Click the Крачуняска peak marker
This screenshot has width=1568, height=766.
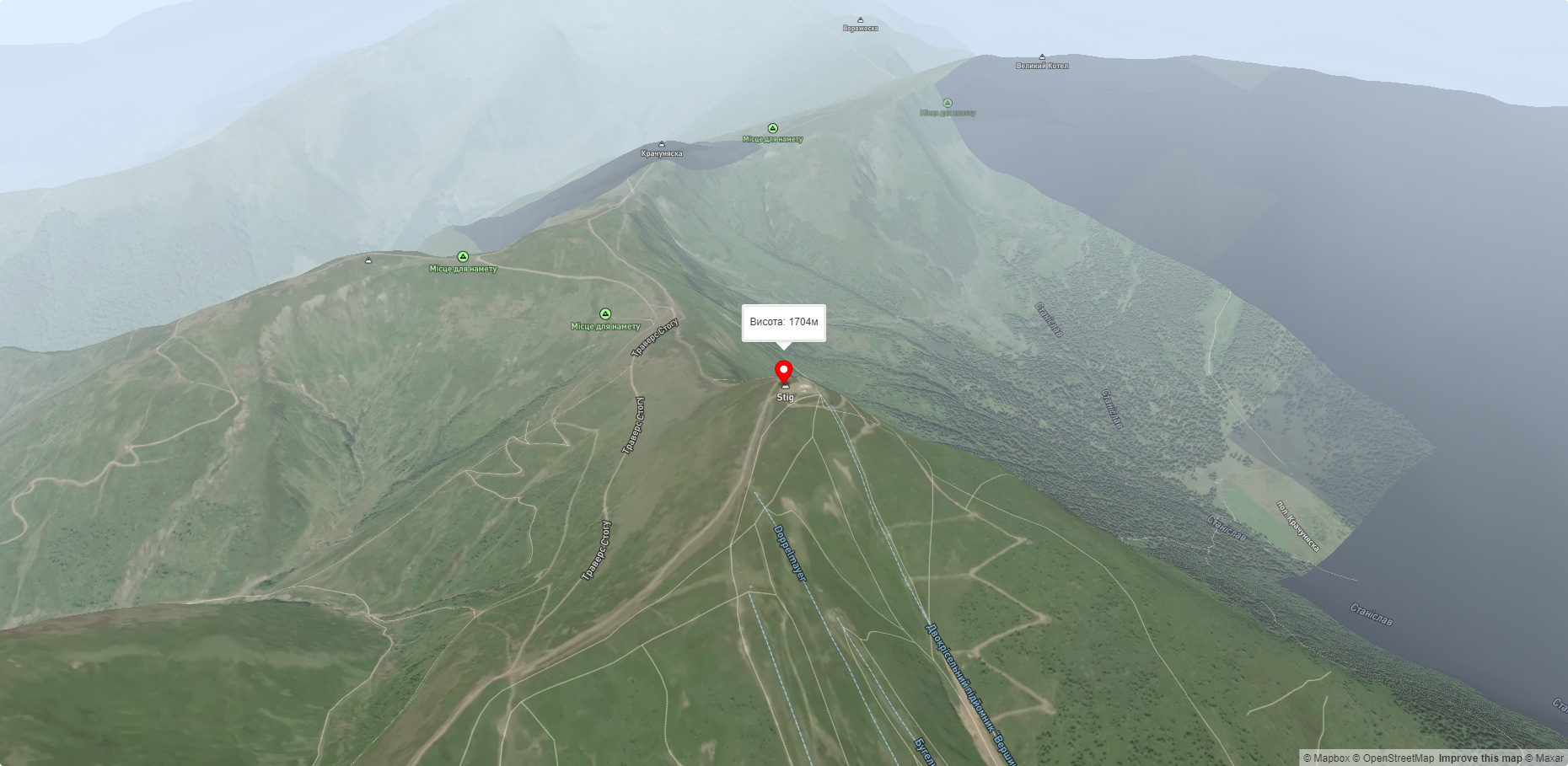click(662, 145)
